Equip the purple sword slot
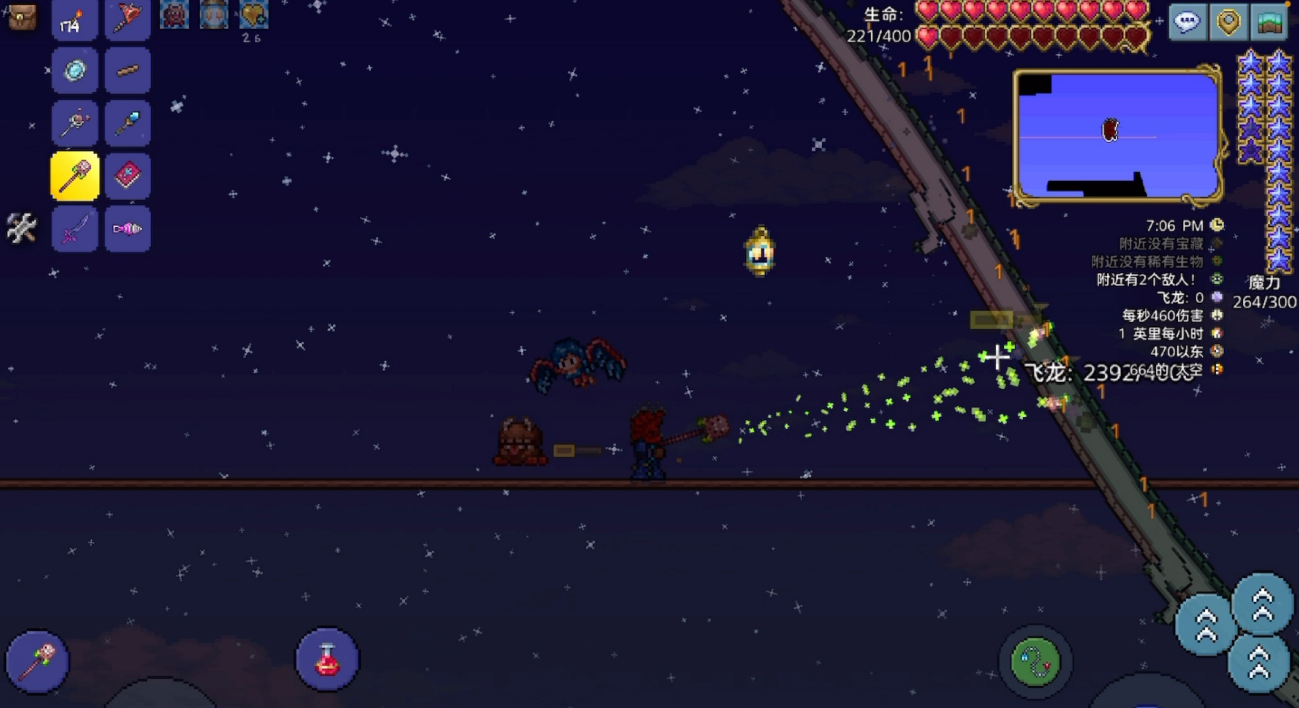This screenshot has width=1299, height=708. pos(75,229)
